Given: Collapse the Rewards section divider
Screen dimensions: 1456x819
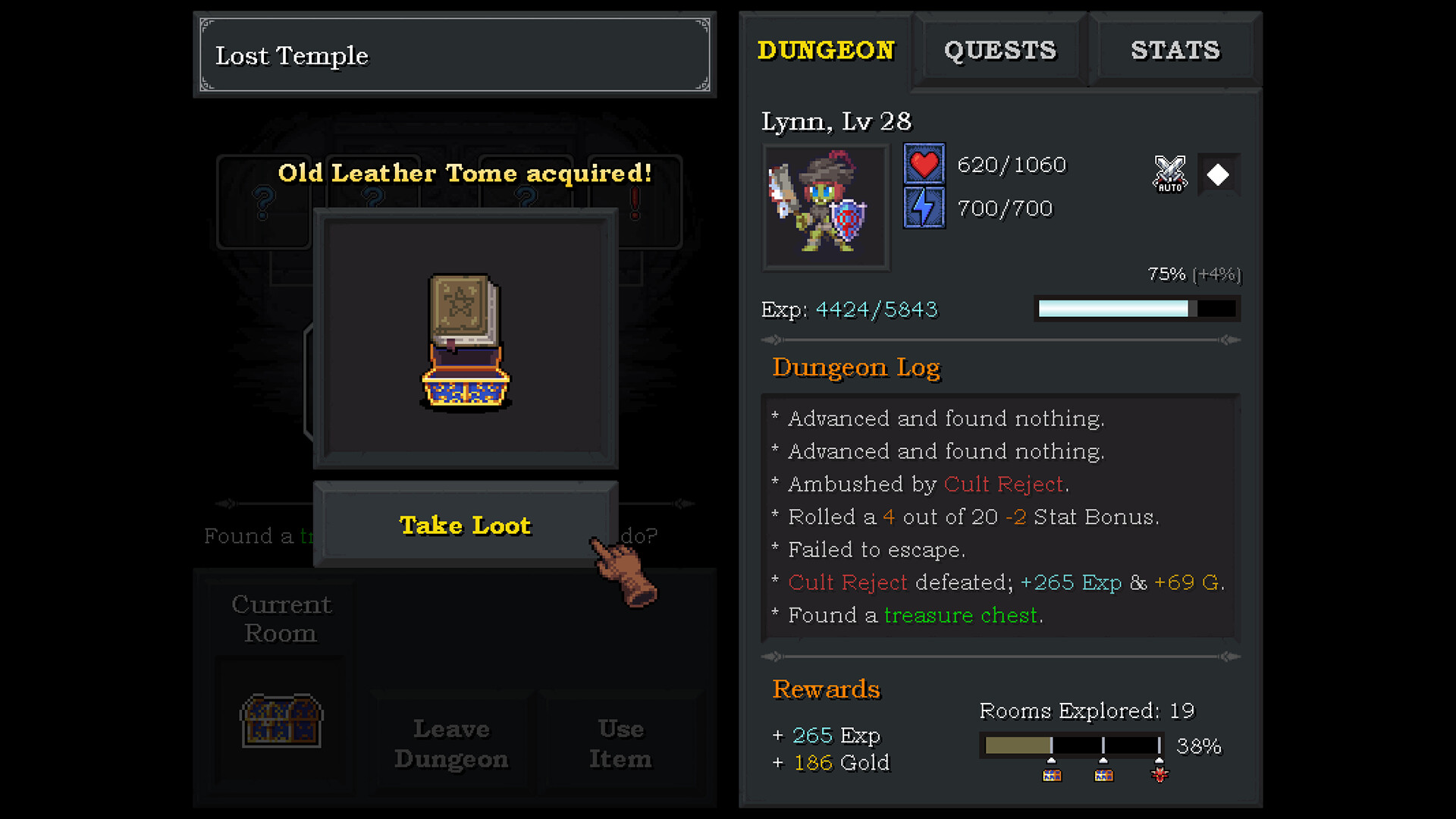Looking at the screenshot, I should click(x=775, y=656).
